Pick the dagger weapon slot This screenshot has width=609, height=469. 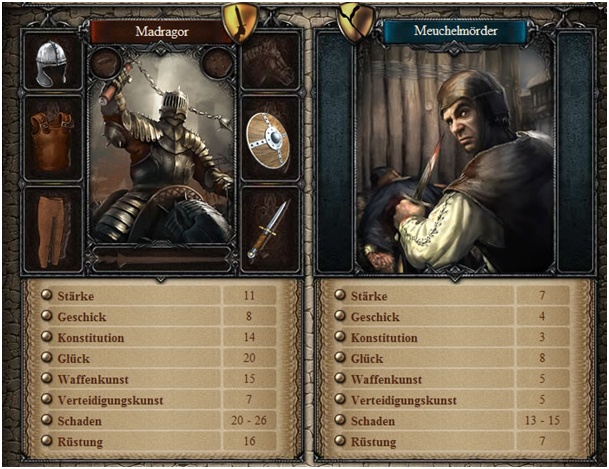(x=269, y=228)
